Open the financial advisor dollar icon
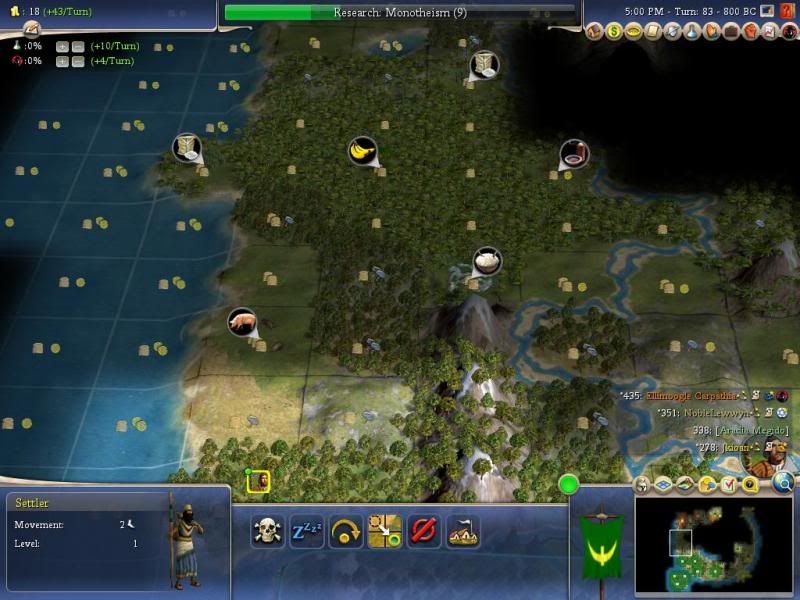The image size is (800, 600). point(615,32)
